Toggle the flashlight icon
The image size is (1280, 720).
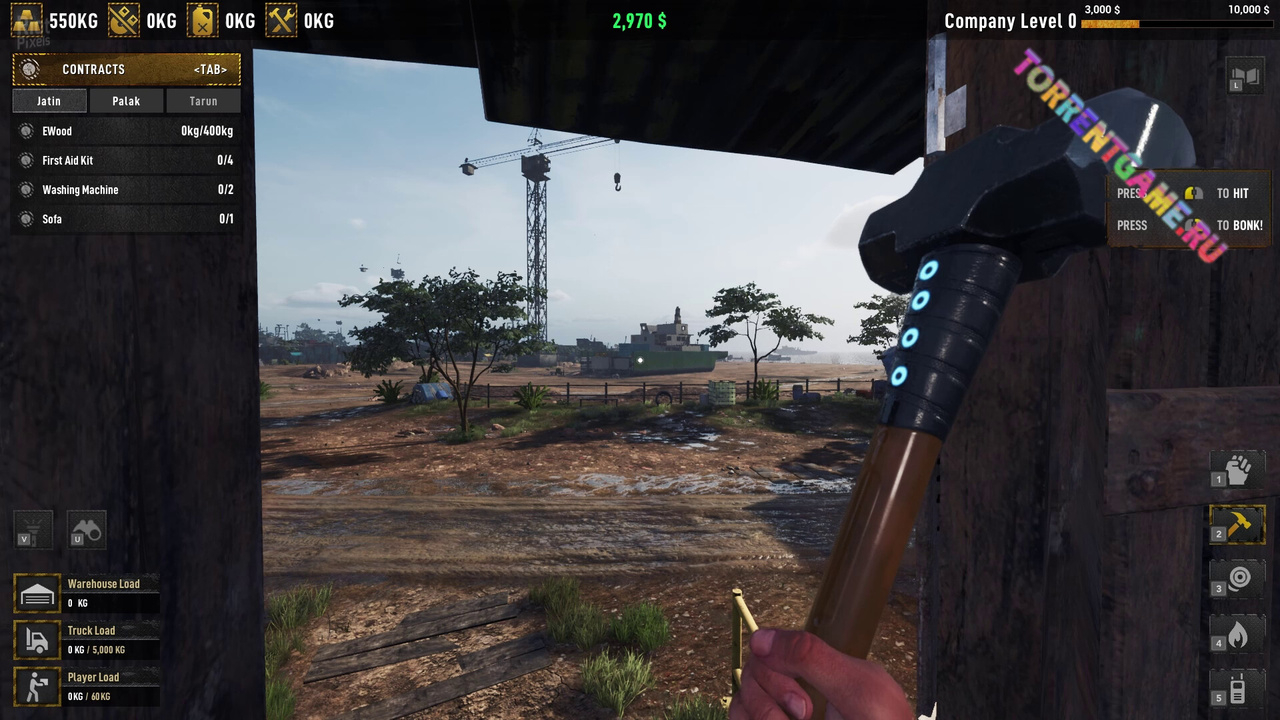click(33, 529)
